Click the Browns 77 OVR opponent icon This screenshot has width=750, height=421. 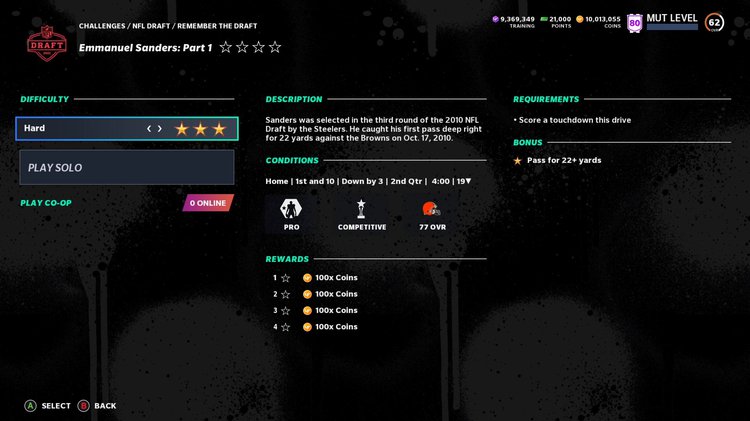click(x=432, y=211)
